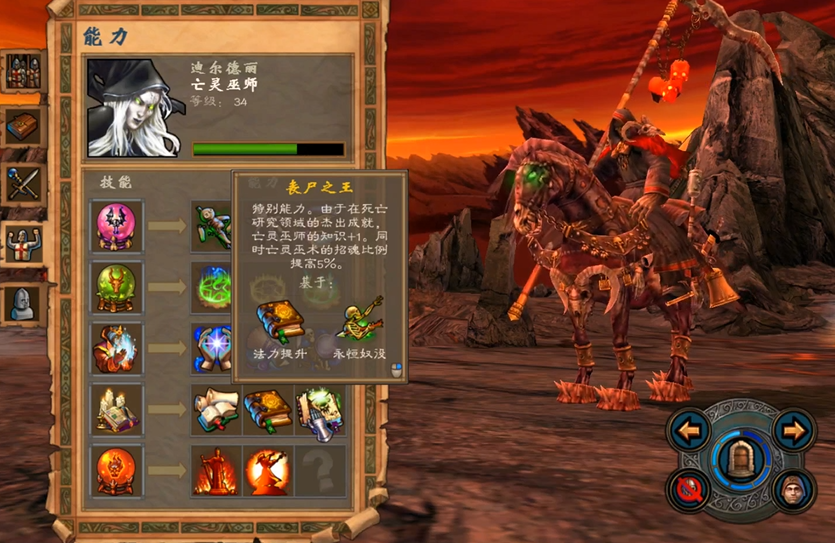Select the flexing hero abilities tab
Viewport: 835px width, 543px height.
22,242
